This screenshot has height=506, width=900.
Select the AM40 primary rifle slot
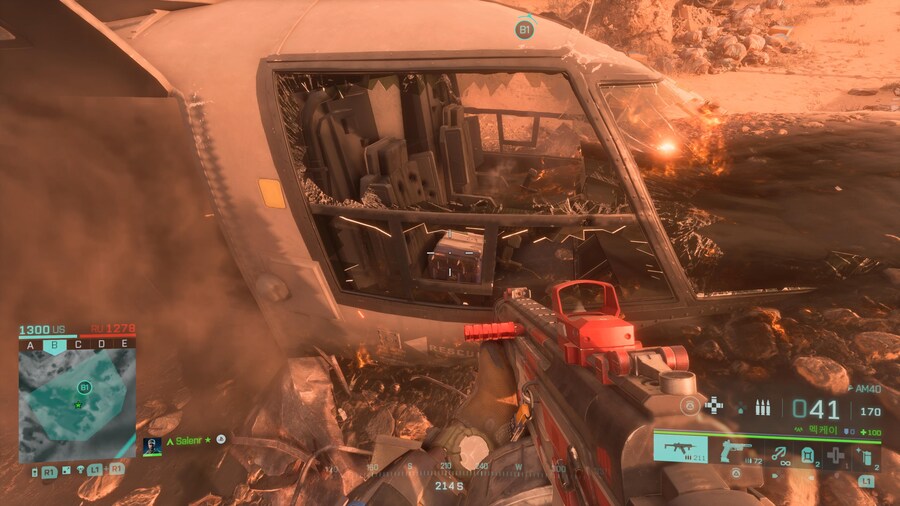681,449
